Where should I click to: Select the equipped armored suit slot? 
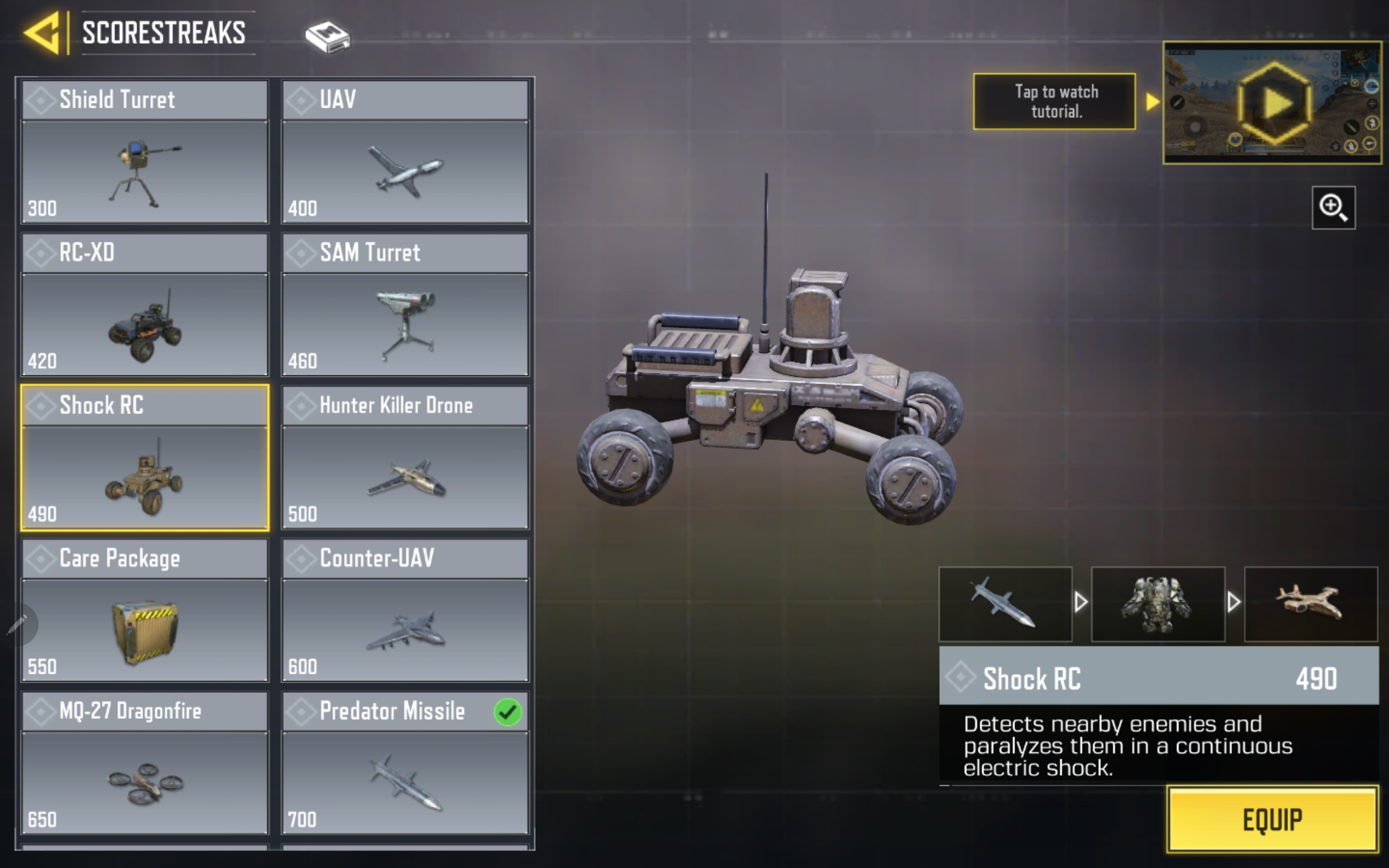tap(1158, 604)
